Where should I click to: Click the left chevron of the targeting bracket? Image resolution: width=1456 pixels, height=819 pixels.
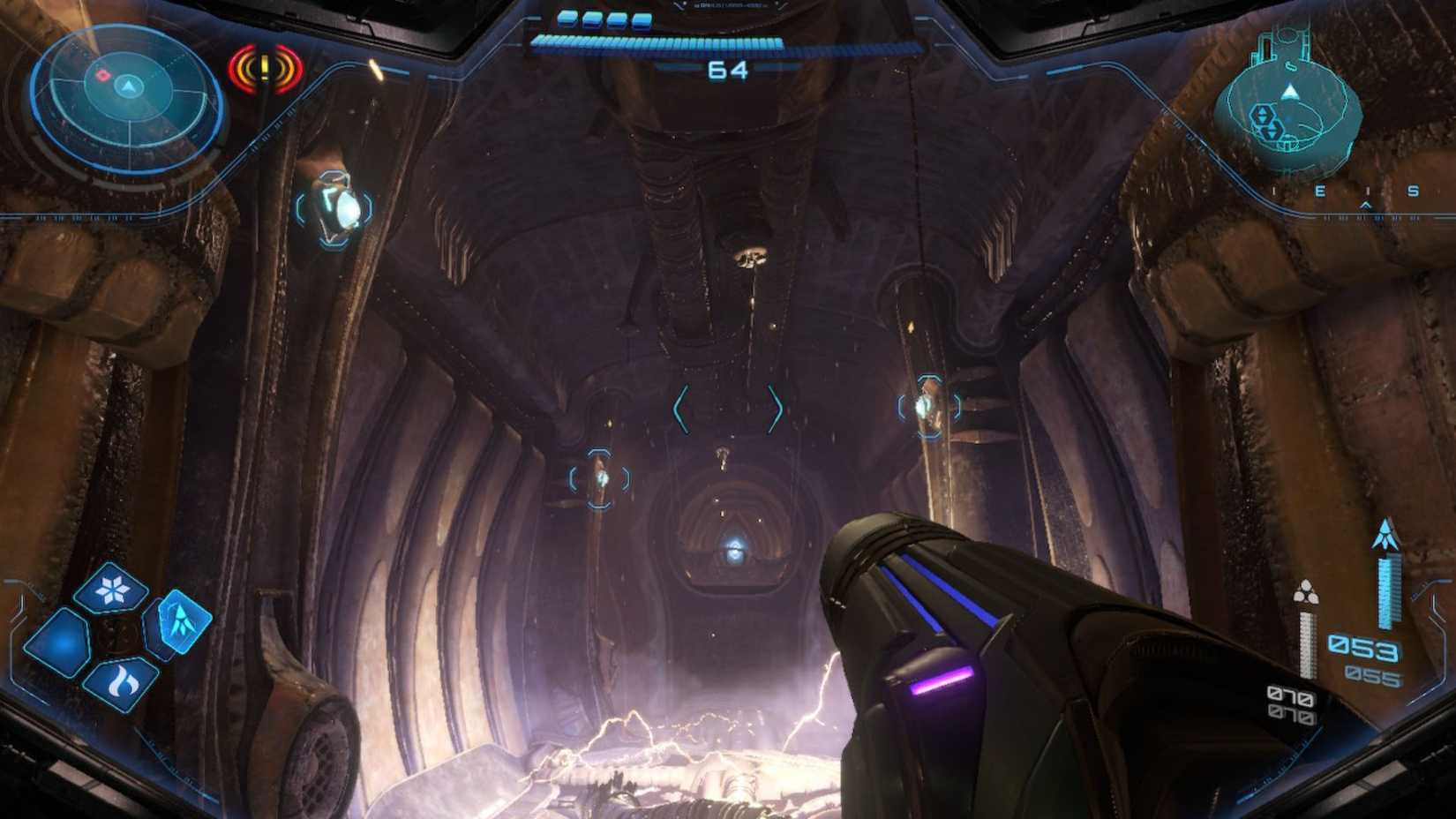(x=682, y=407)
